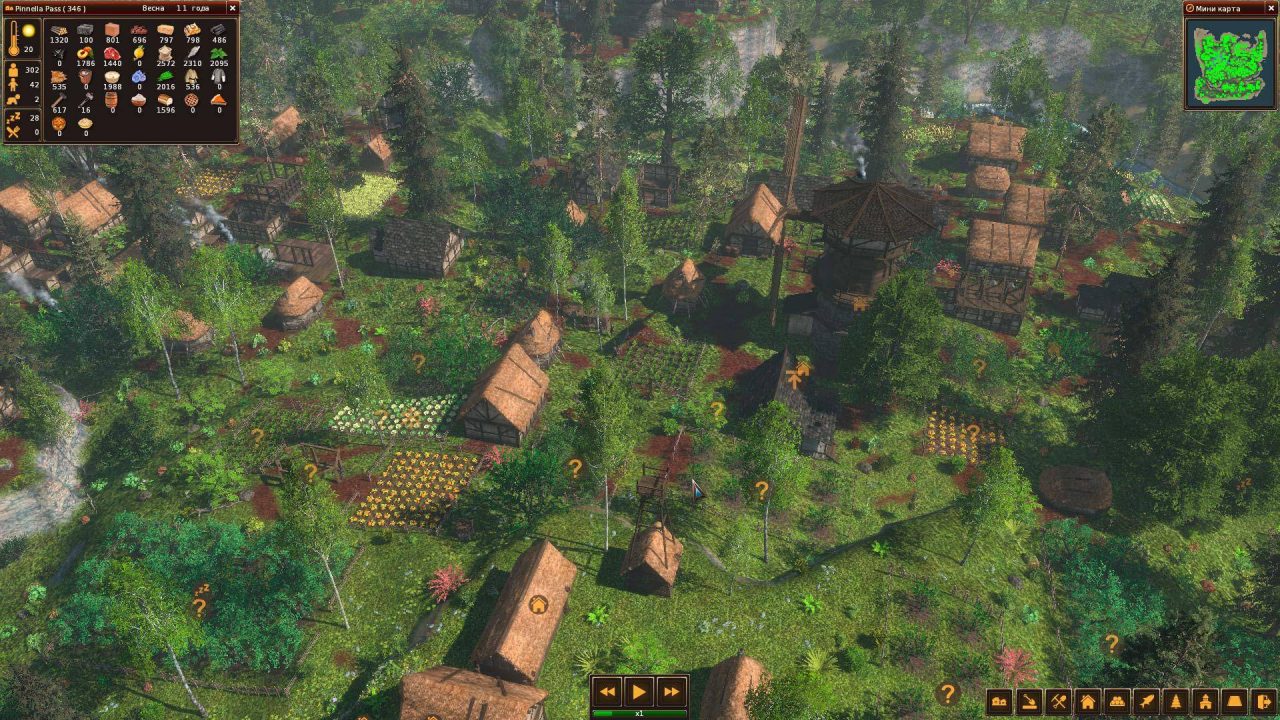Increase game speed with the fast-forward button
This screenshot has width=1280, height=720.
tap(668, 691)
